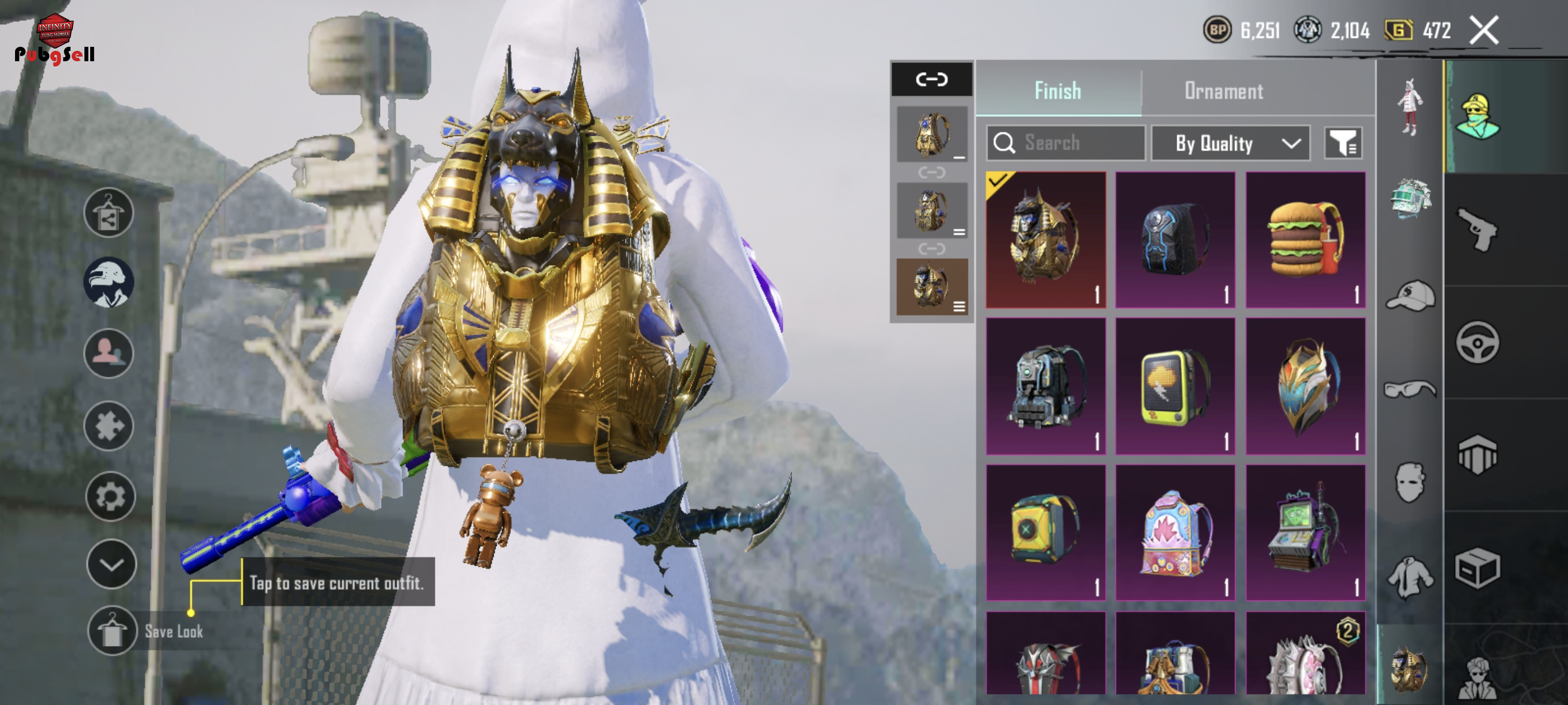Choose the pink and blue pastel backpack
1568x705 pixels.
pos(1175,532)
